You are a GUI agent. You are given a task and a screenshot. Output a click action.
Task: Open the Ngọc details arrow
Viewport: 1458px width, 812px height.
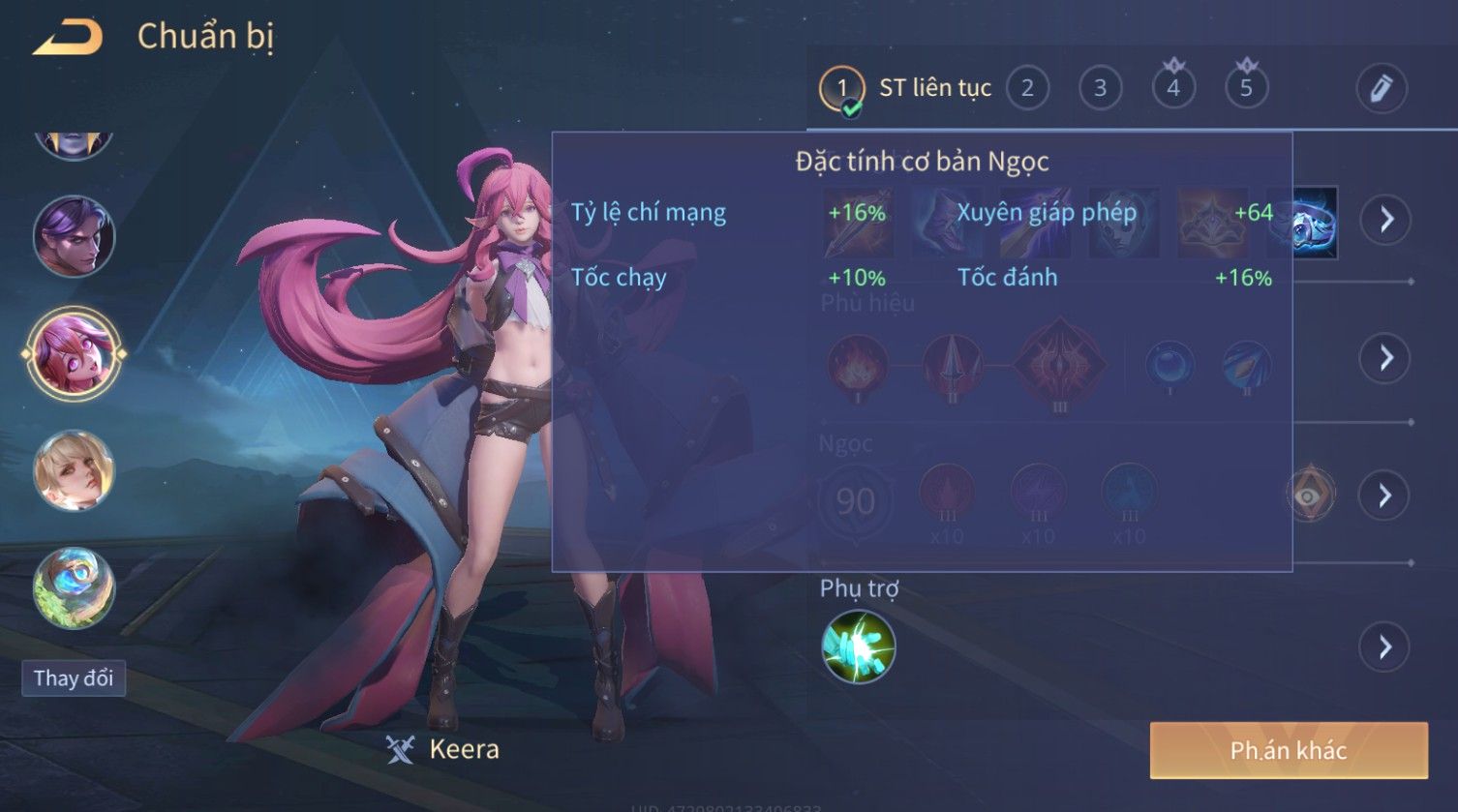(x=1385, y=496)
